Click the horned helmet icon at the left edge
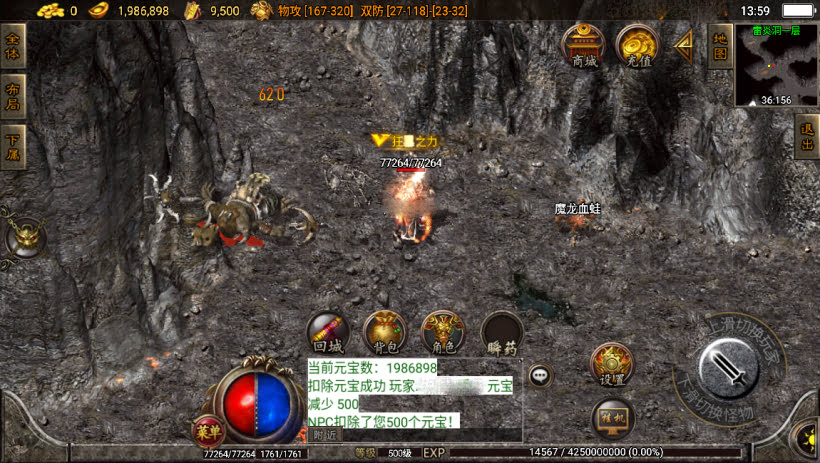Screen dimensions: 820x463 tap(24, 237)
